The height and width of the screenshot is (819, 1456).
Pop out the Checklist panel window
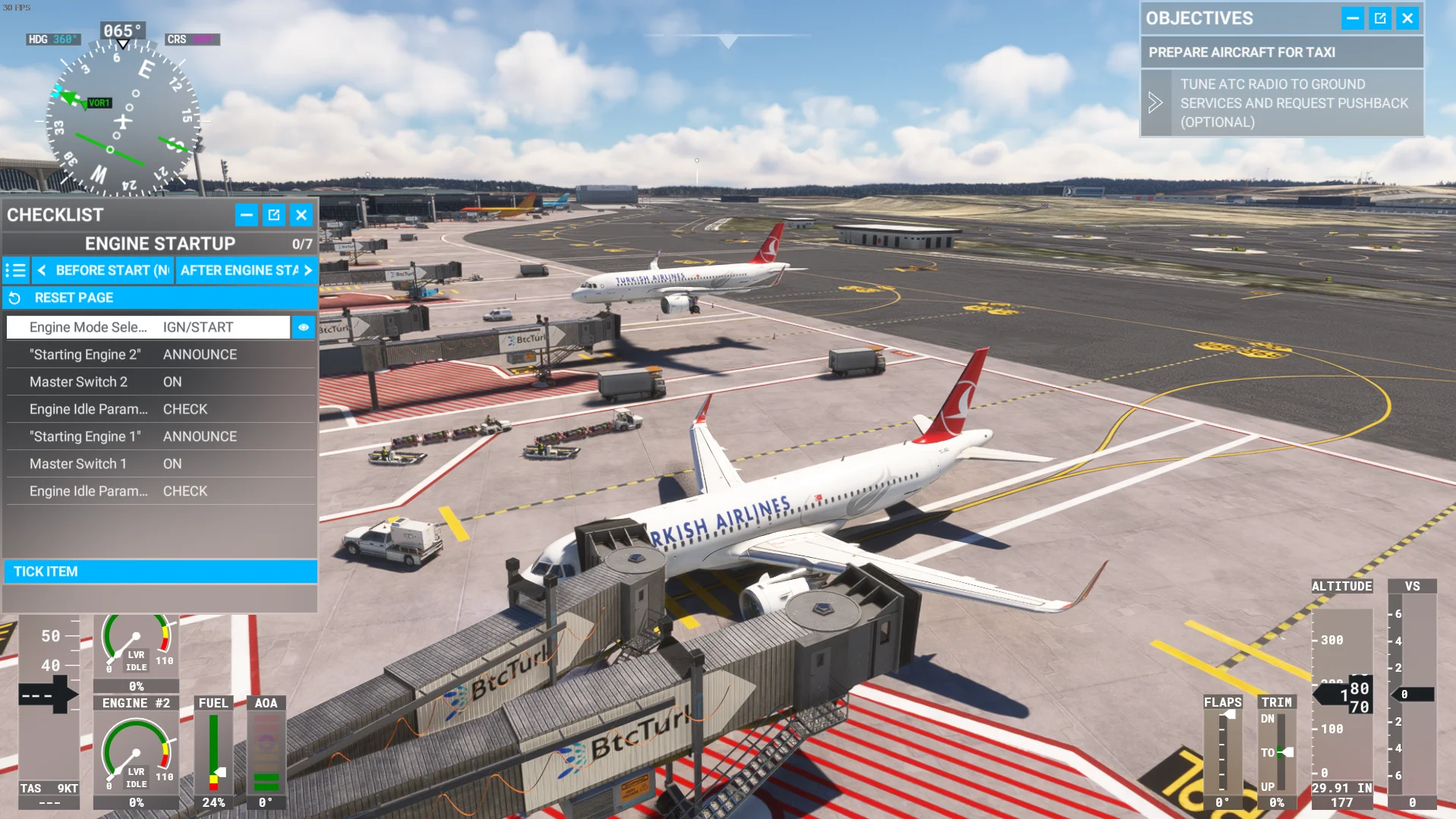point(274,216)
